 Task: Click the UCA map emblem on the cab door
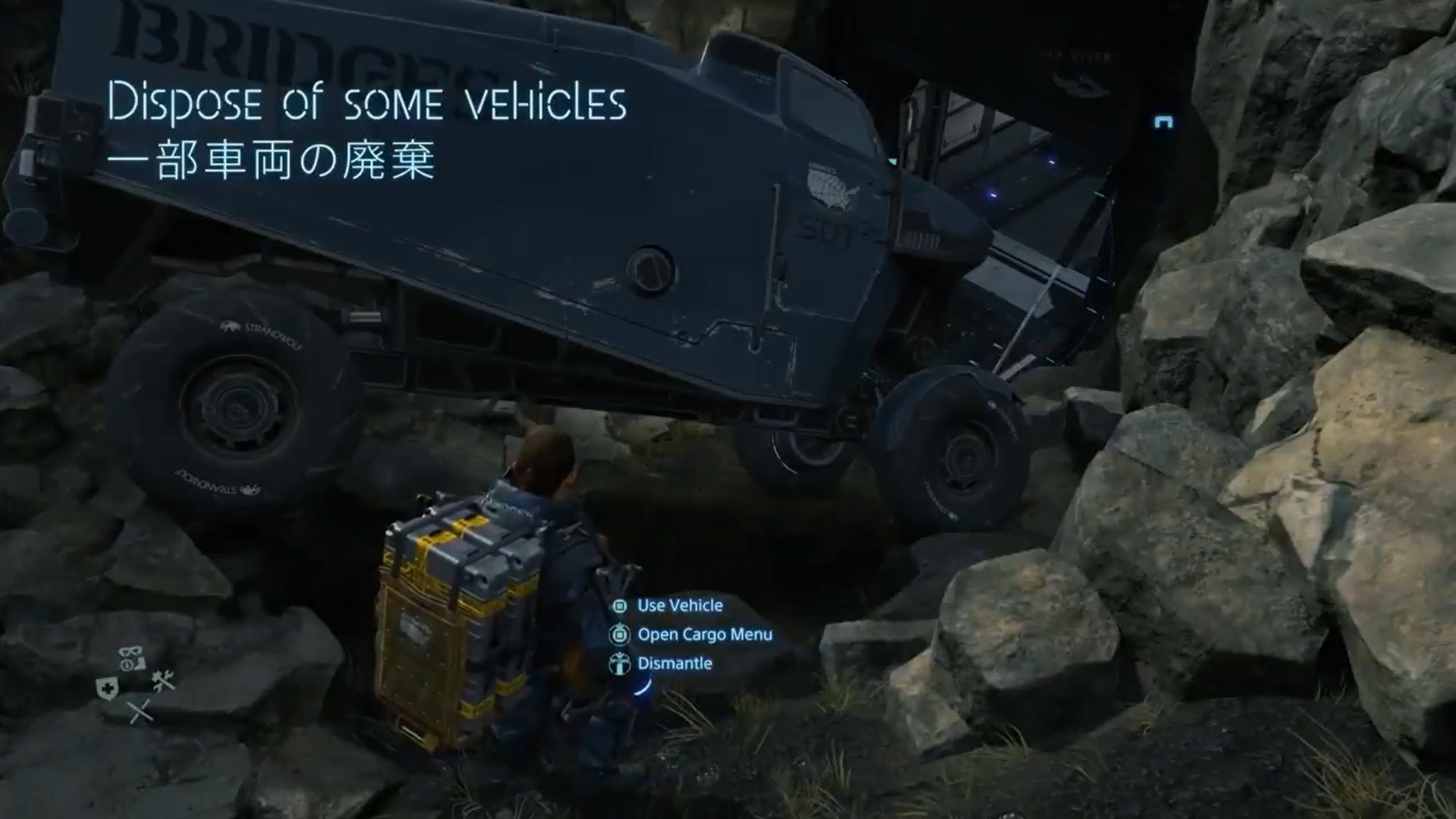pos(832,187)
